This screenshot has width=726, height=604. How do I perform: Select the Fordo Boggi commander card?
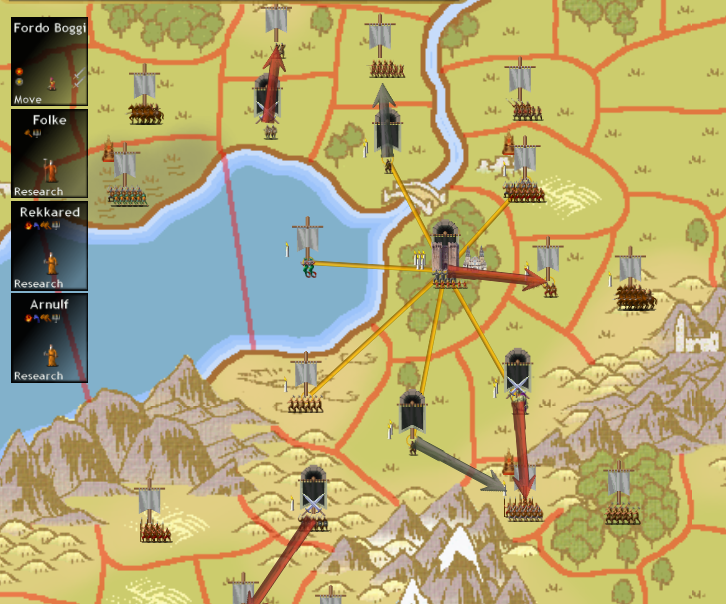[x=49, y=62]
